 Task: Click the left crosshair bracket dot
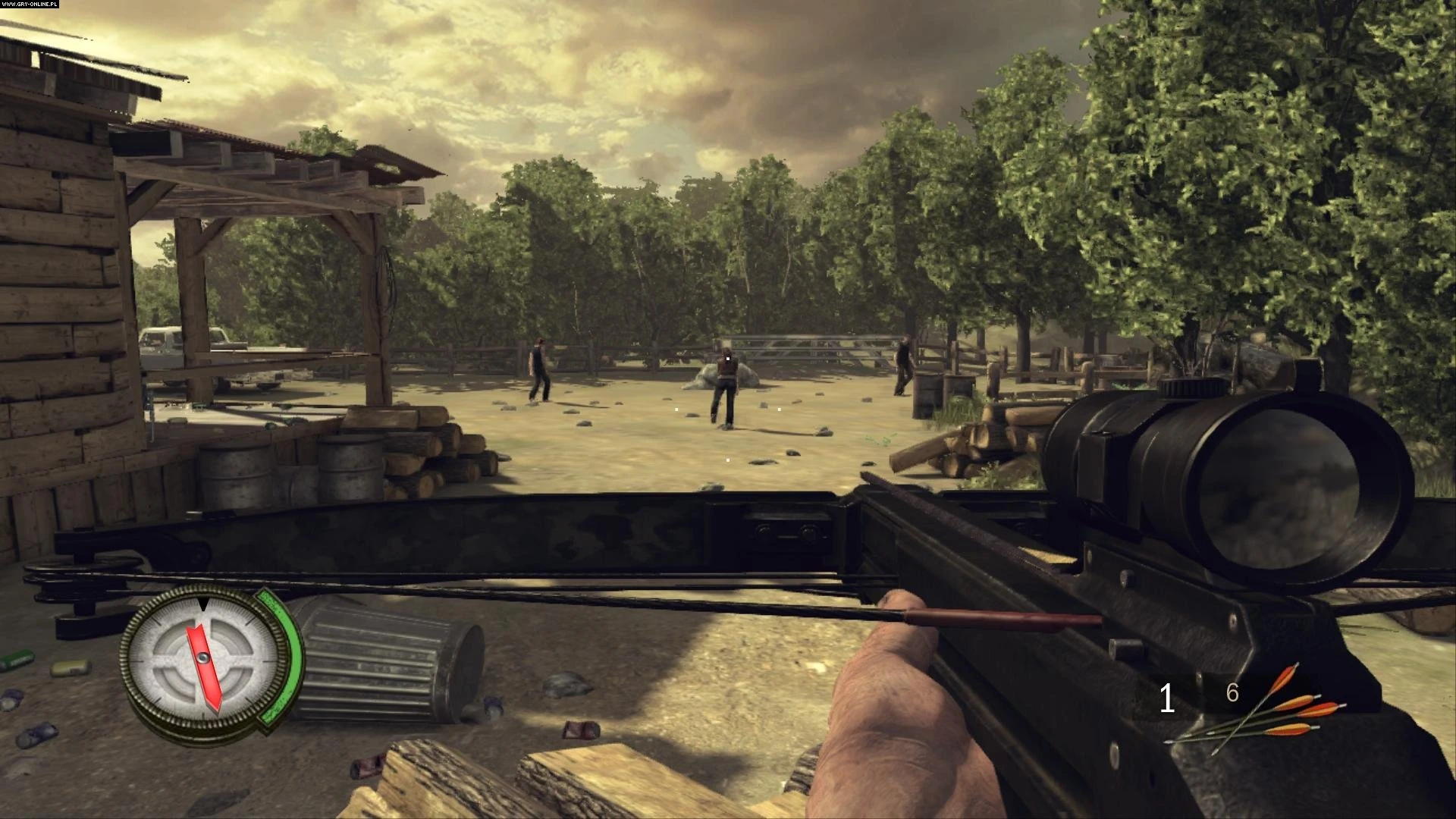676,409
